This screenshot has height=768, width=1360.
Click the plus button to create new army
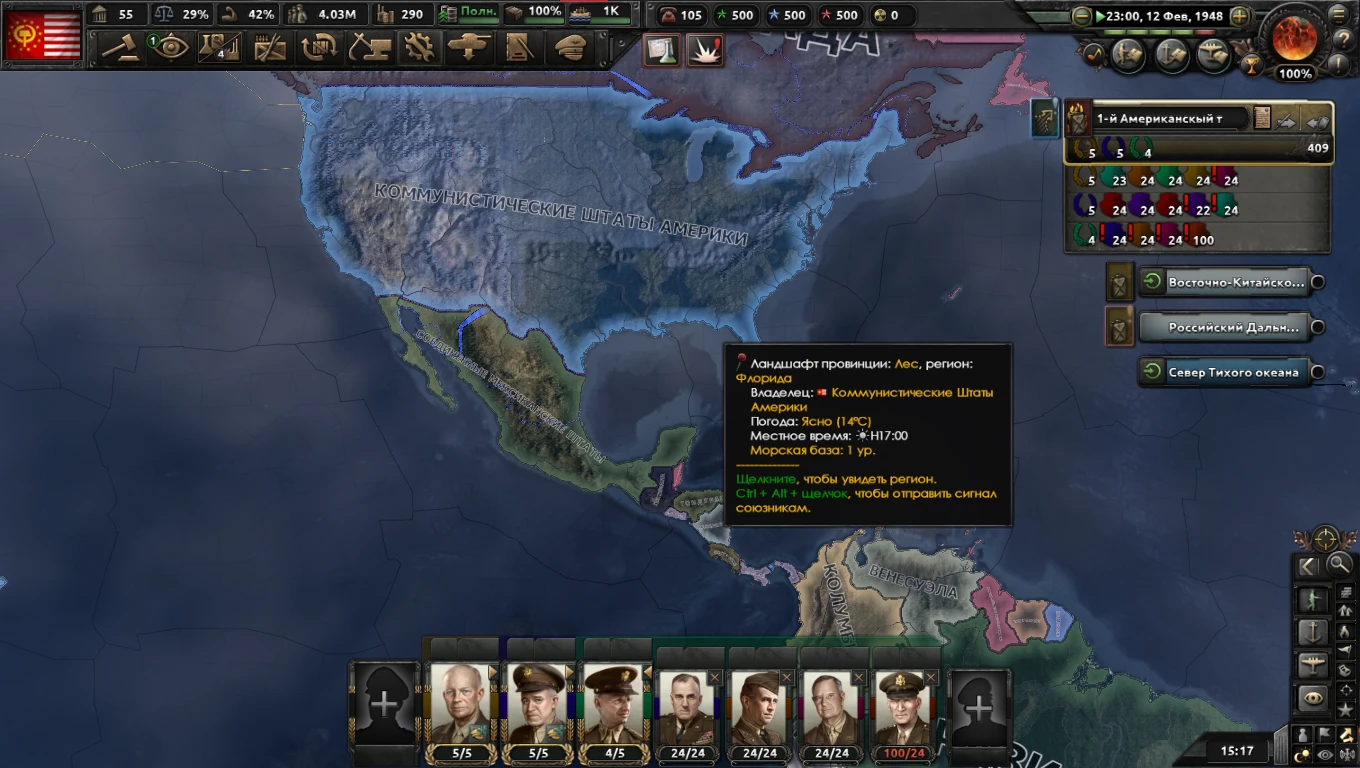385,703
